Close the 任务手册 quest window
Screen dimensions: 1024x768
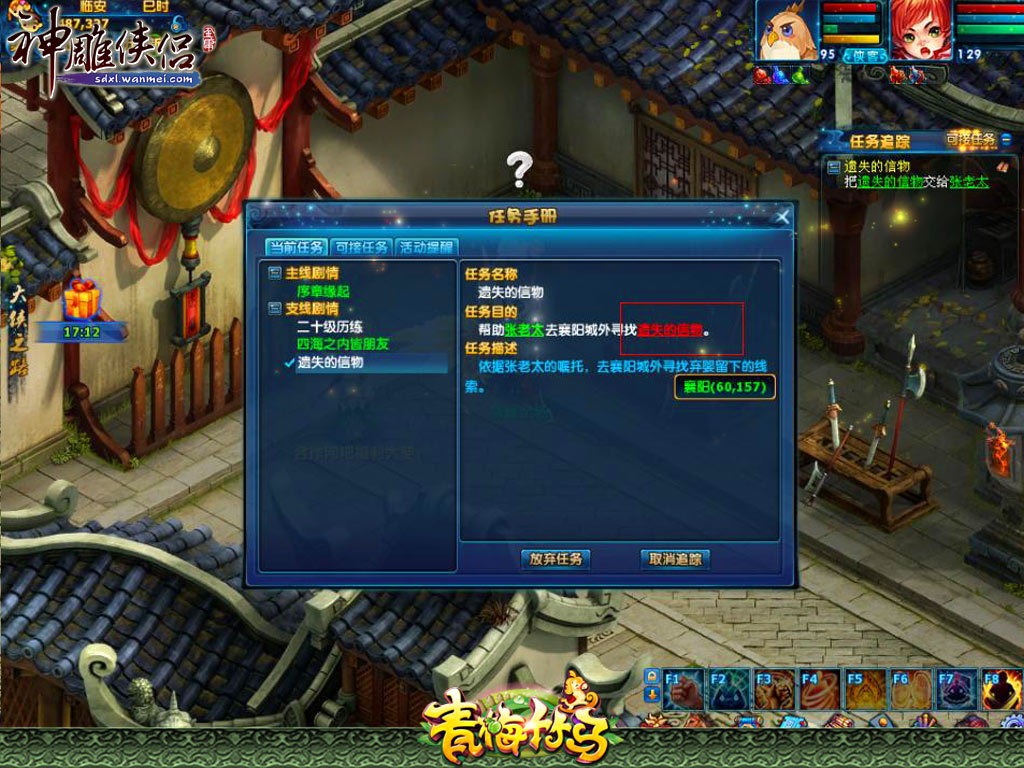coord(782,216)
